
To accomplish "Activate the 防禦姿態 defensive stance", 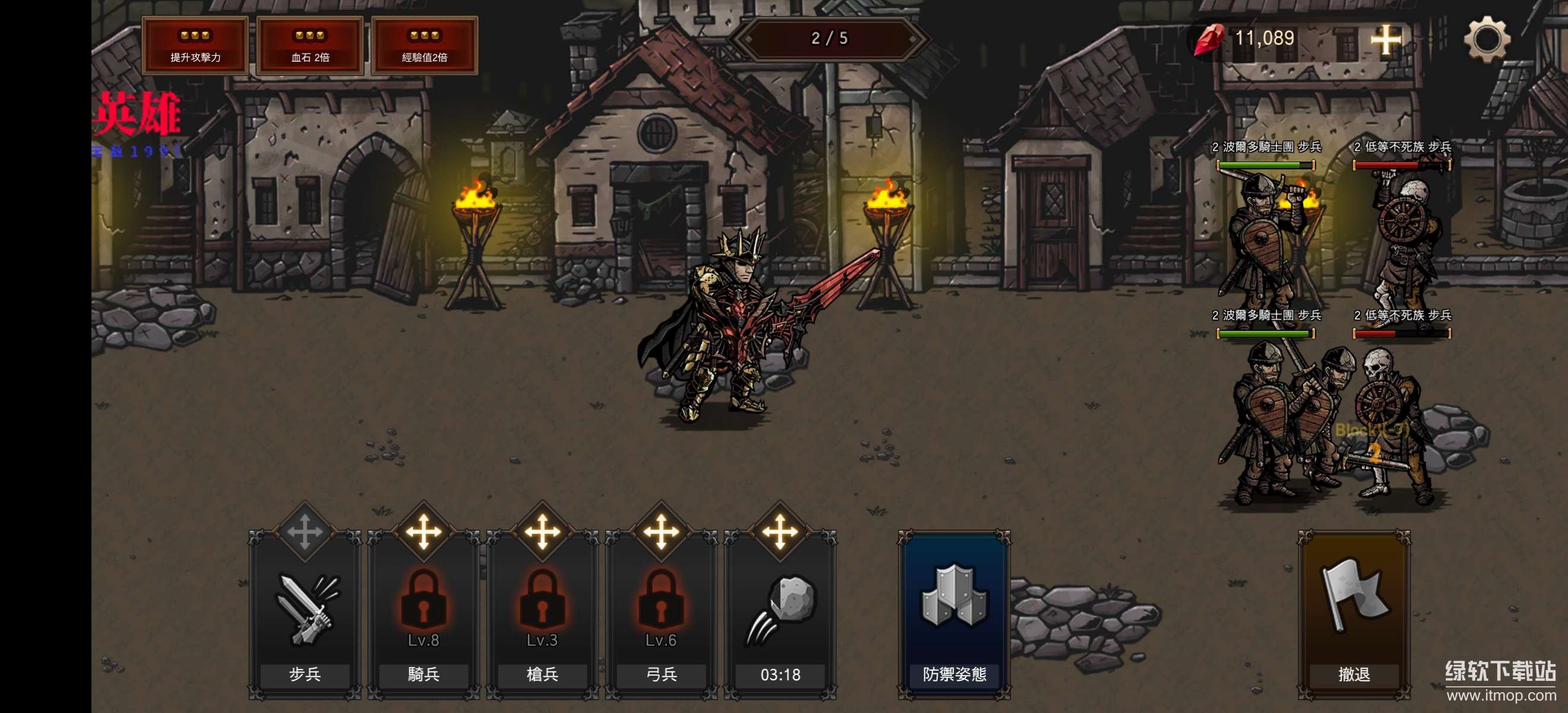I will [954, 615].
